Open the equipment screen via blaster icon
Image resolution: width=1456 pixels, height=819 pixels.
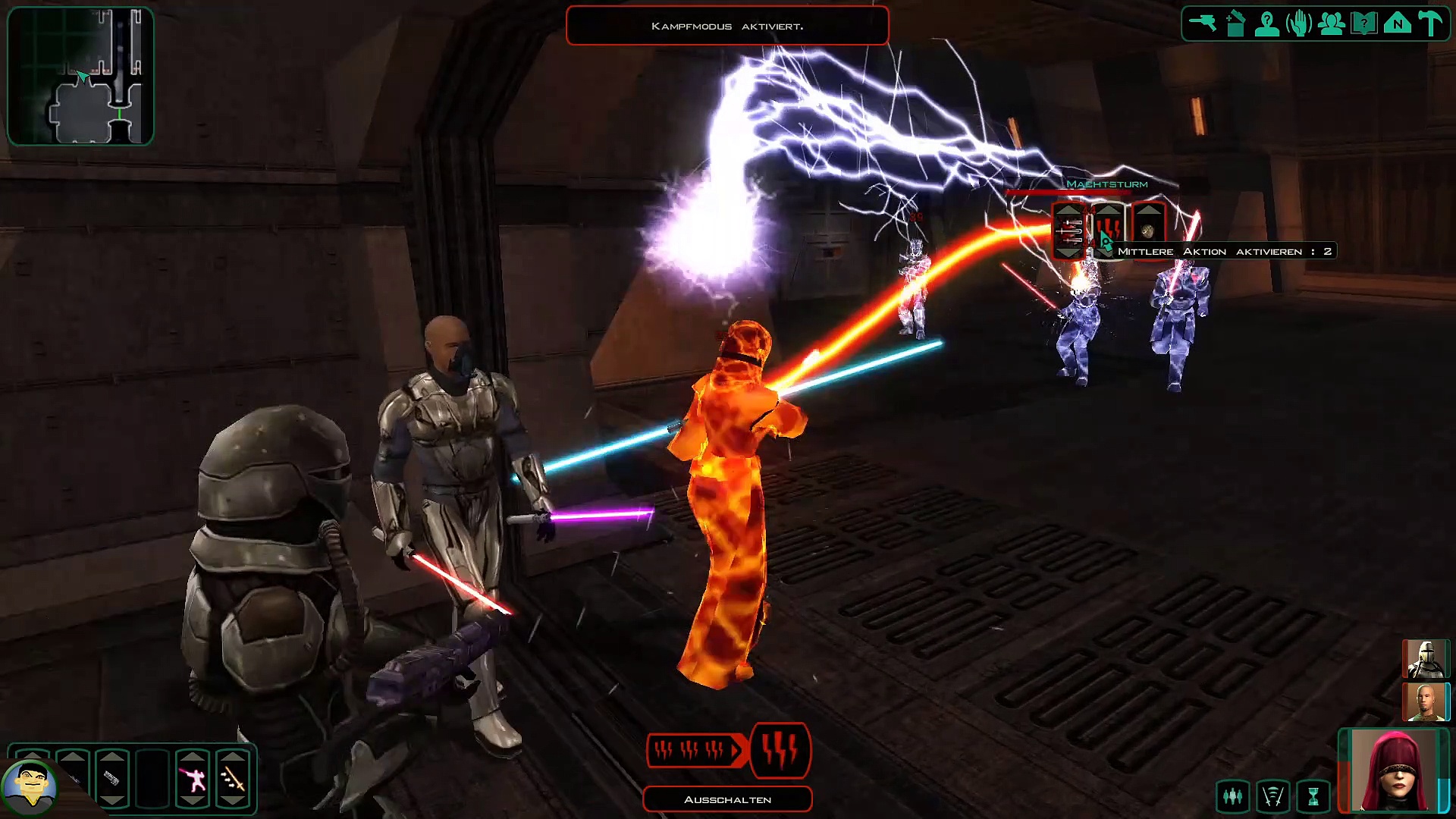click(x=1203, y=23)
